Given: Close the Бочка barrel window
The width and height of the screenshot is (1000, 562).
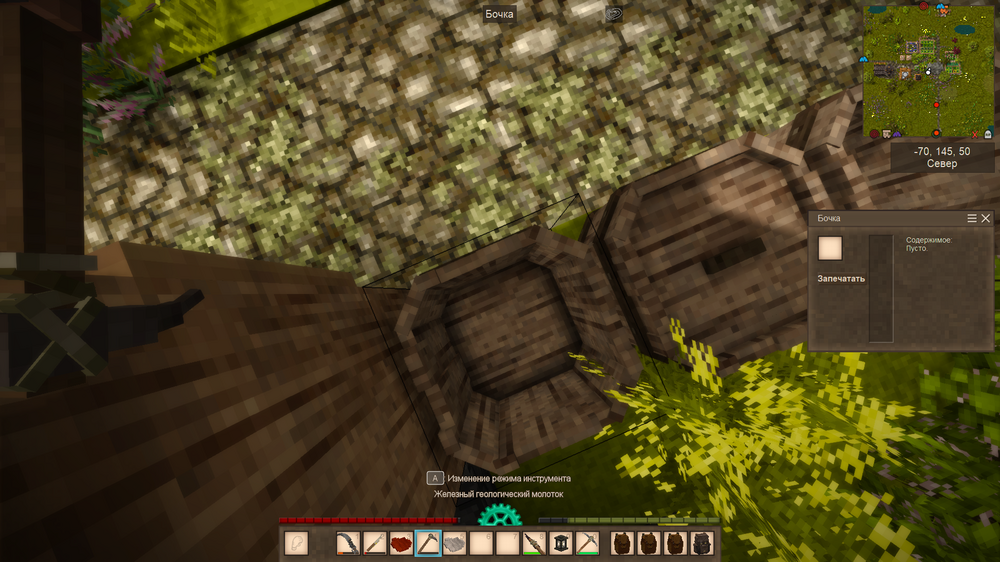Looking at the screenshot, I should 986,218.
